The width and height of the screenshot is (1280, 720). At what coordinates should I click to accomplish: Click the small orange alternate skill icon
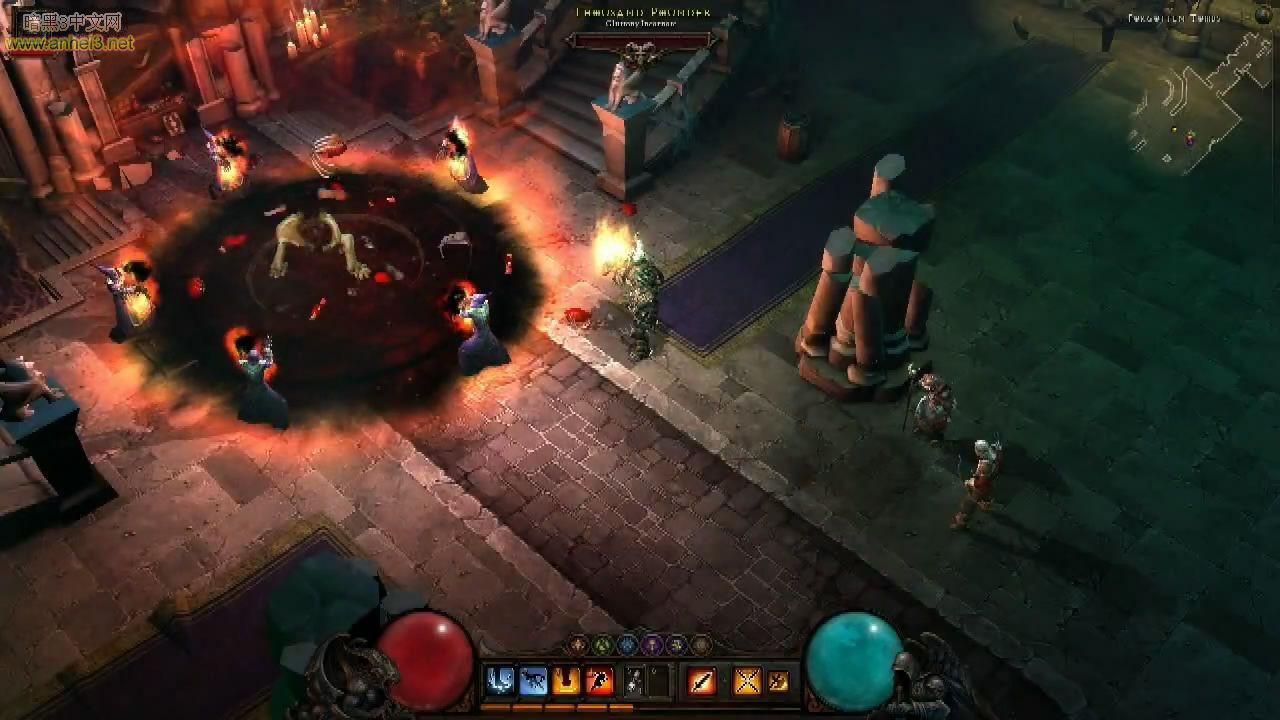[x=778, y=681]
